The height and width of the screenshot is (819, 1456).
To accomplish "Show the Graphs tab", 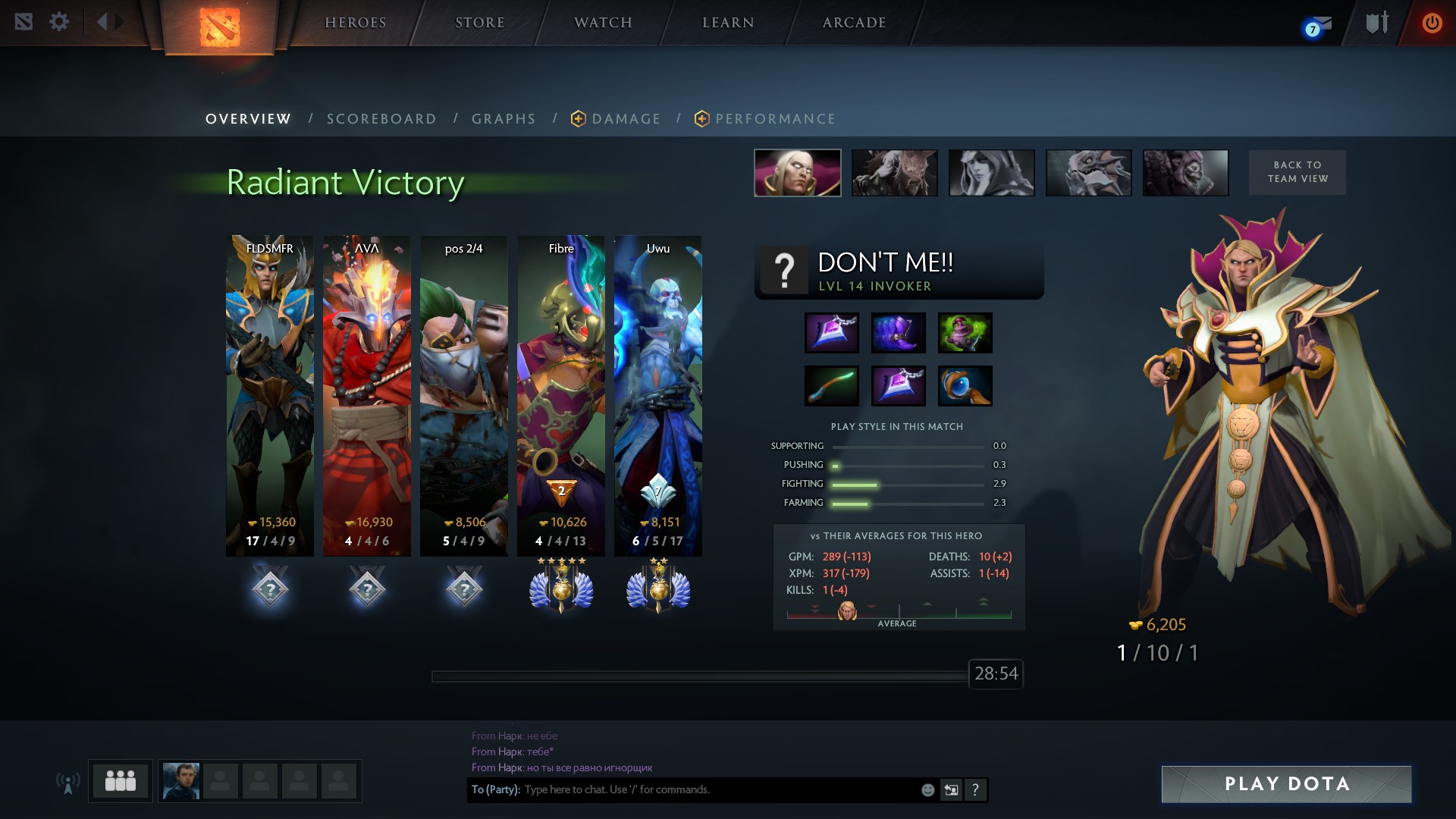I will pos(504,119).
